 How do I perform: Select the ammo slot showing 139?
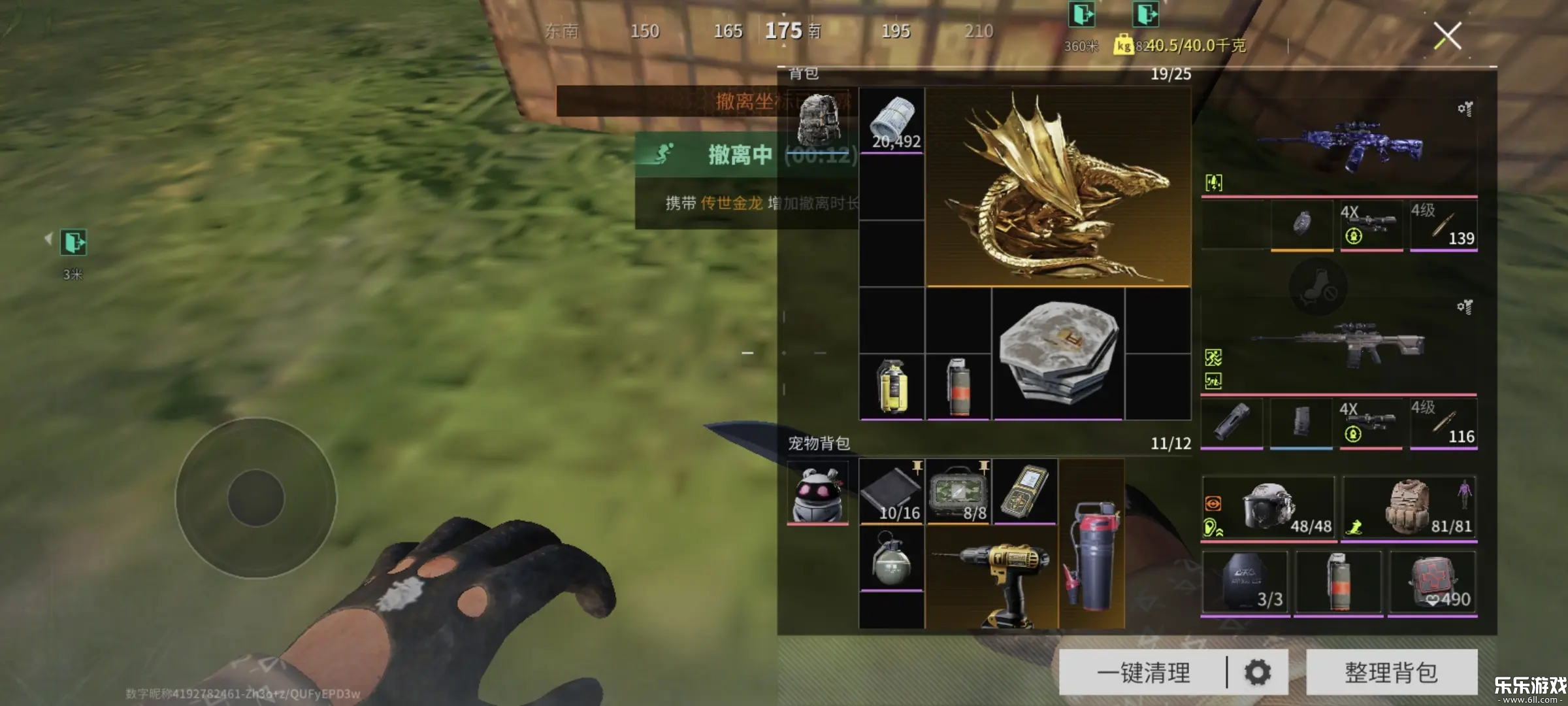tap(1443, 226)
